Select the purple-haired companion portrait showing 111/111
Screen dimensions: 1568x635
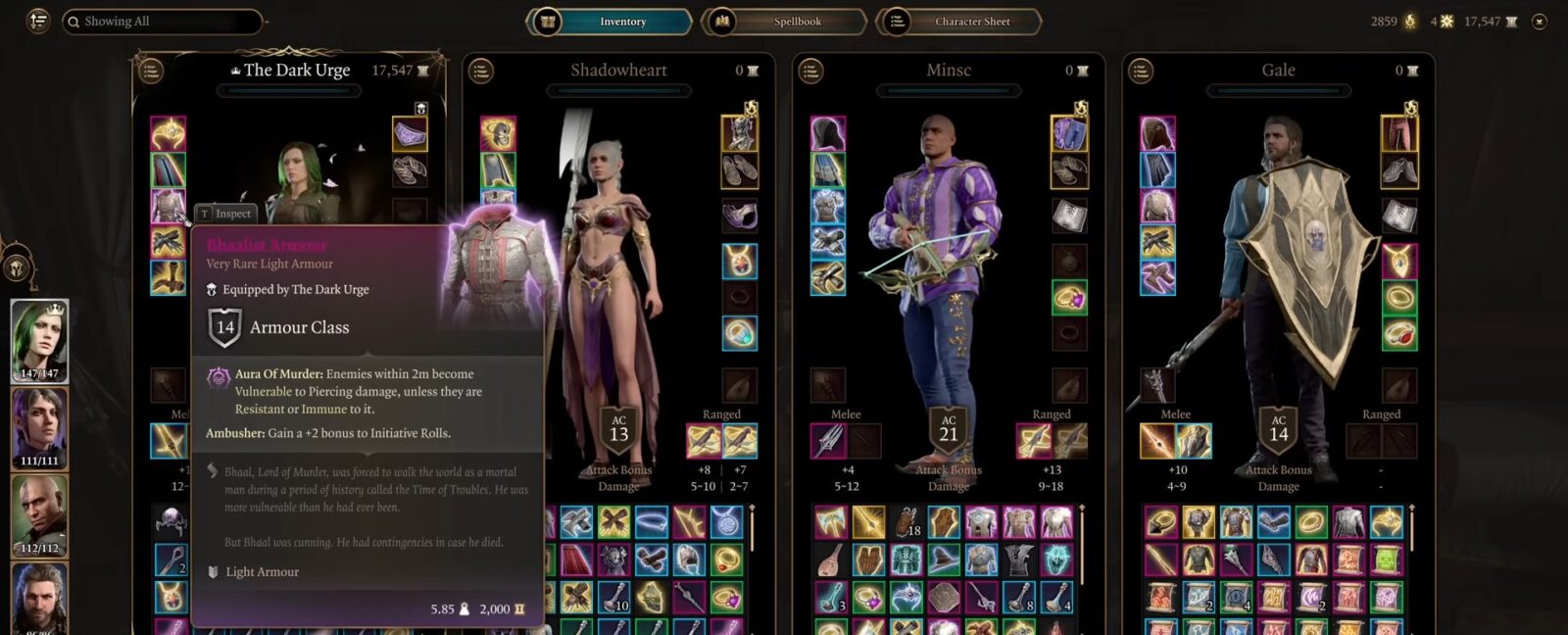pyautogui.click(x=39, y=427)
